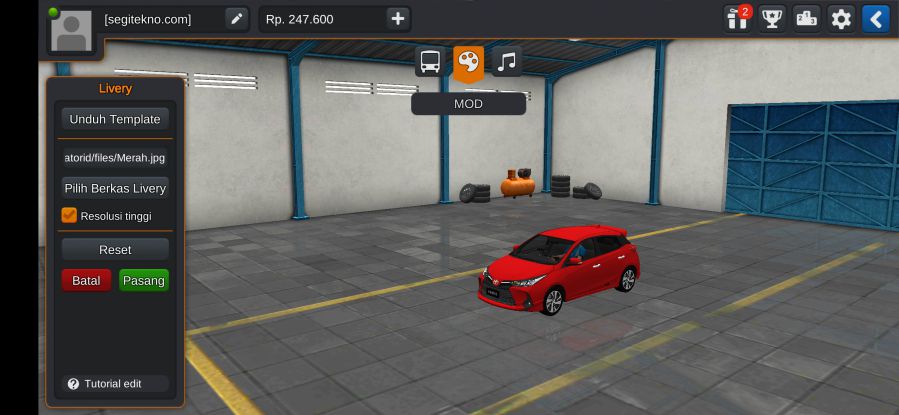
Task: Open the player profile avatar
Action: click(x=70, y=30)
